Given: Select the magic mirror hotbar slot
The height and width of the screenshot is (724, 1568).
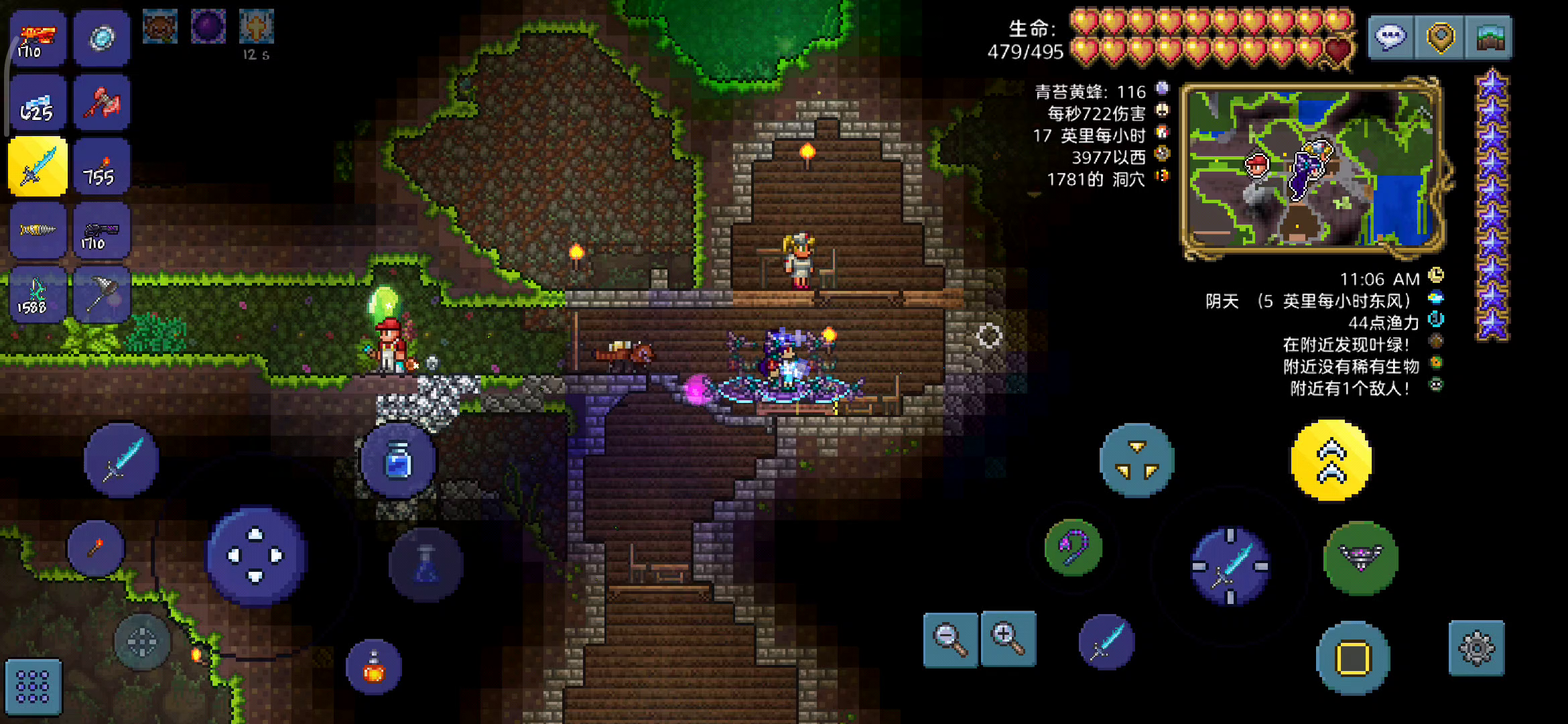Looking at the screenshot, I should tap(102, 38).
